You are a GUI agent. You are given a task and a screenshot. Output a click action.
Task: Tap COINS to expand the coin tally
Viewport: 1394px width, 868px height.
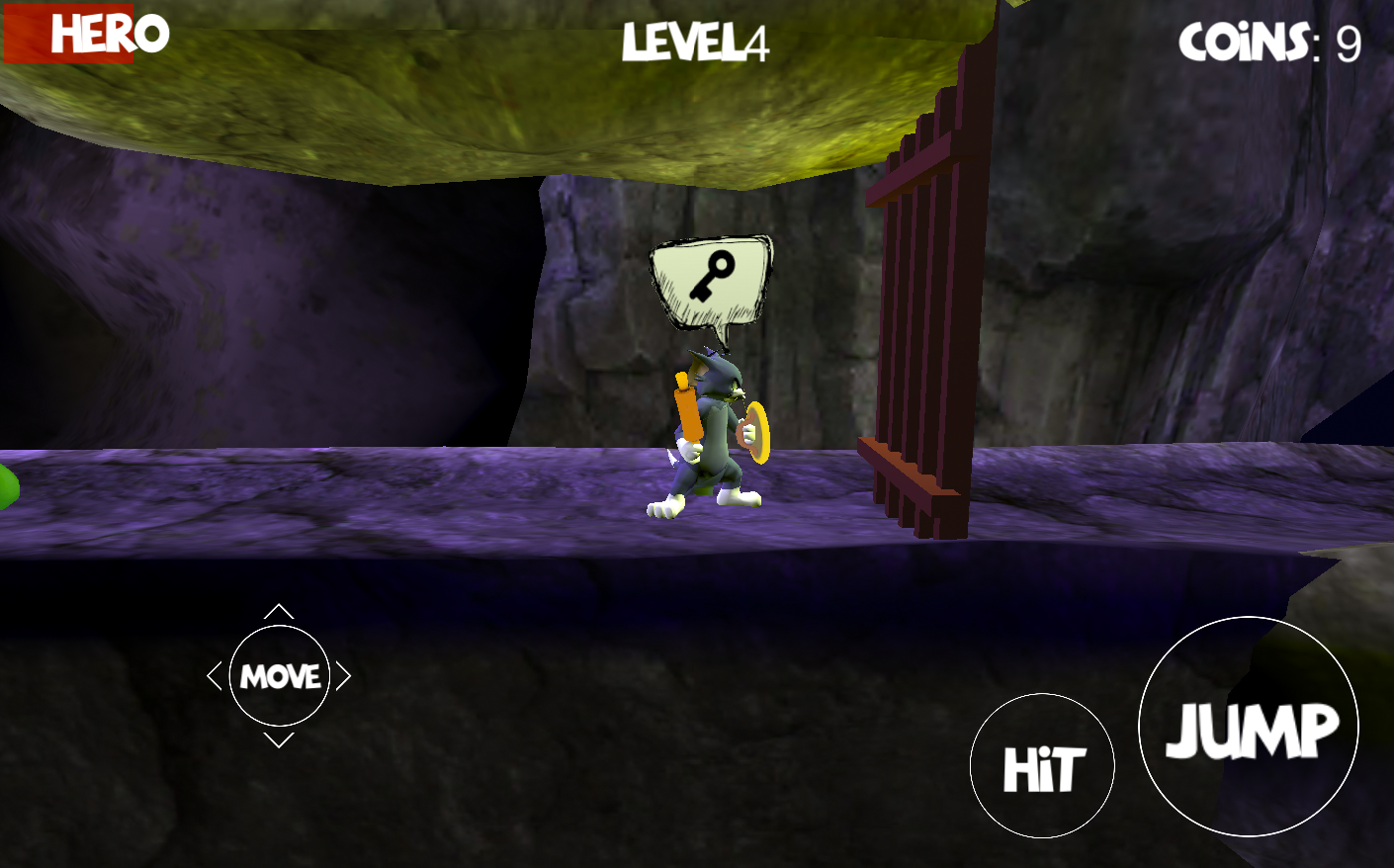pos(1246,42)
